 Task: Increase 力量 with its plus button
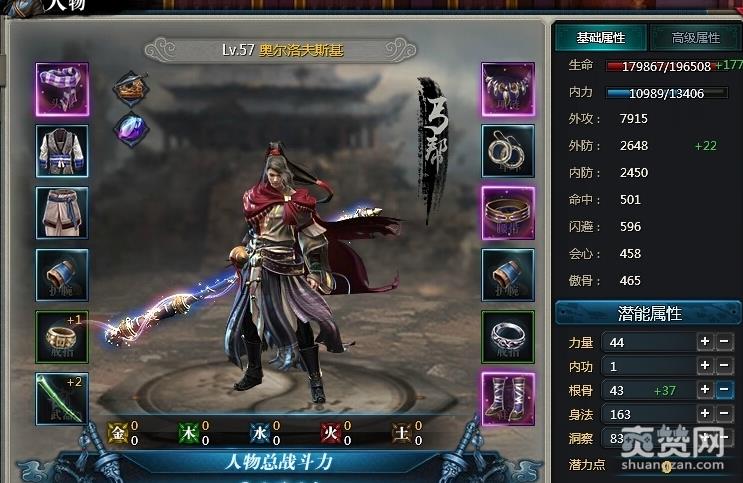click(x=705, y=342)
